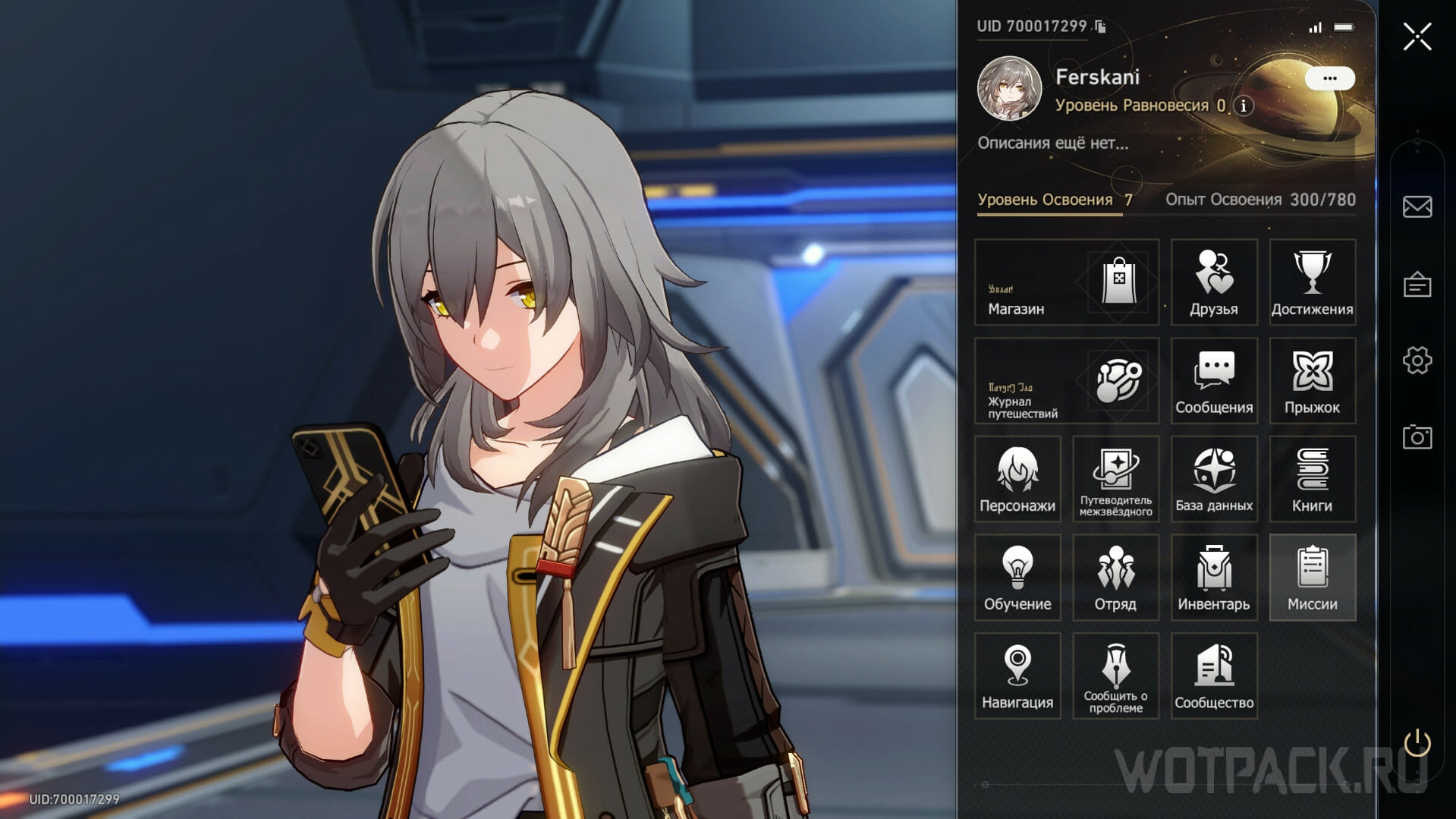Open the Книги bookshelf
The image size is (1456, 819).
[x=1312, y=479]
